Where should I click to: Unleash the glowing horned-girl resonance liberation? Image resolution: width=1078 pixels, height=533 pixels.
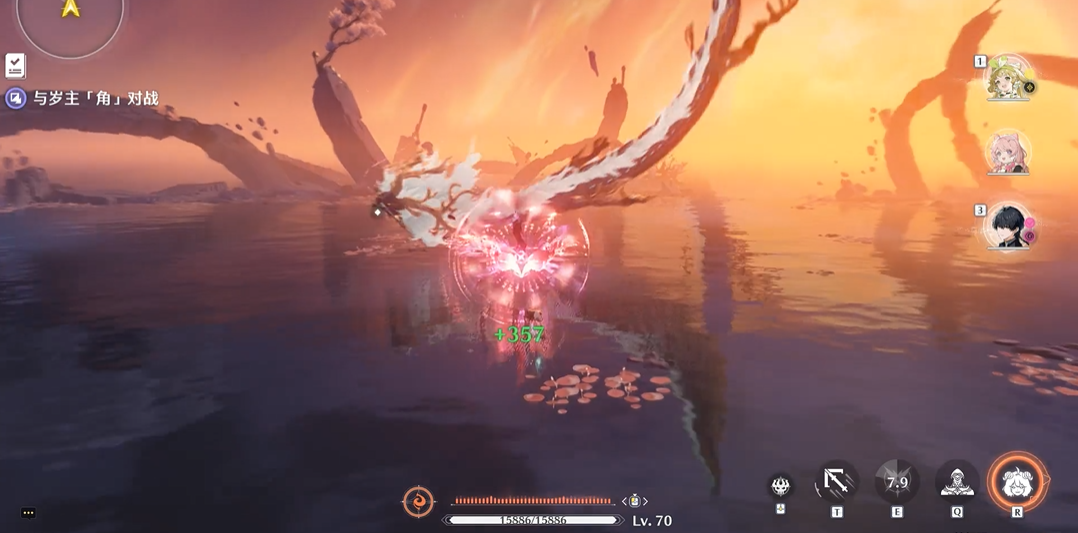coord(1017,483)
